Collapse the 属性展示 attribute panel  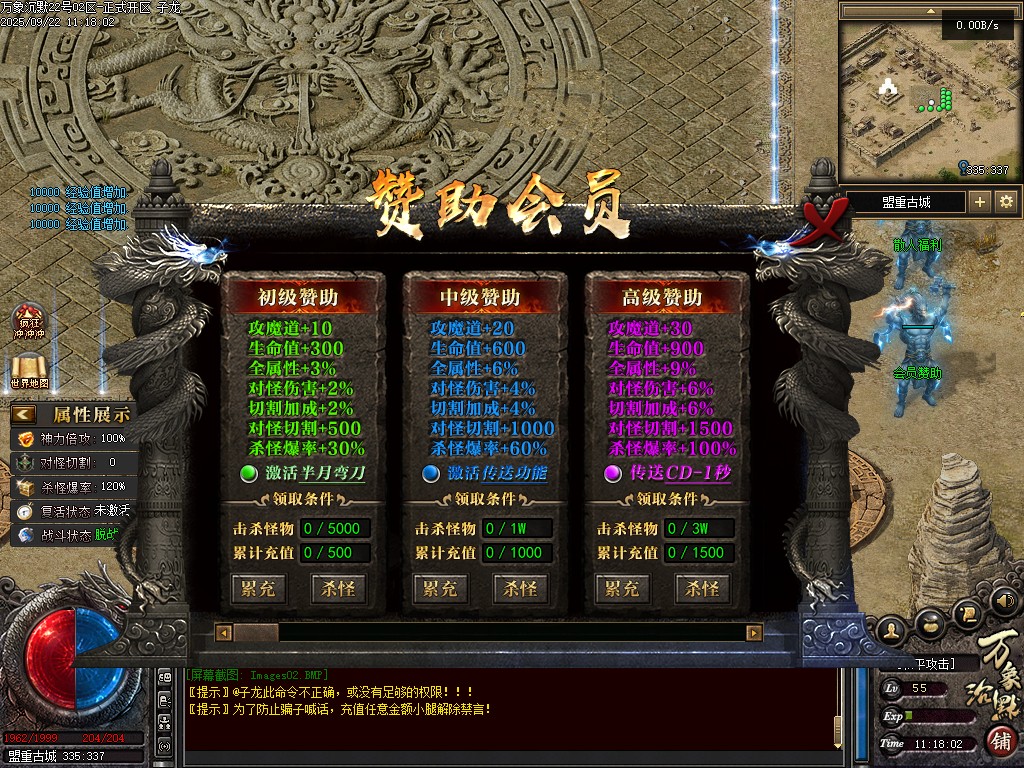(24, 414)
